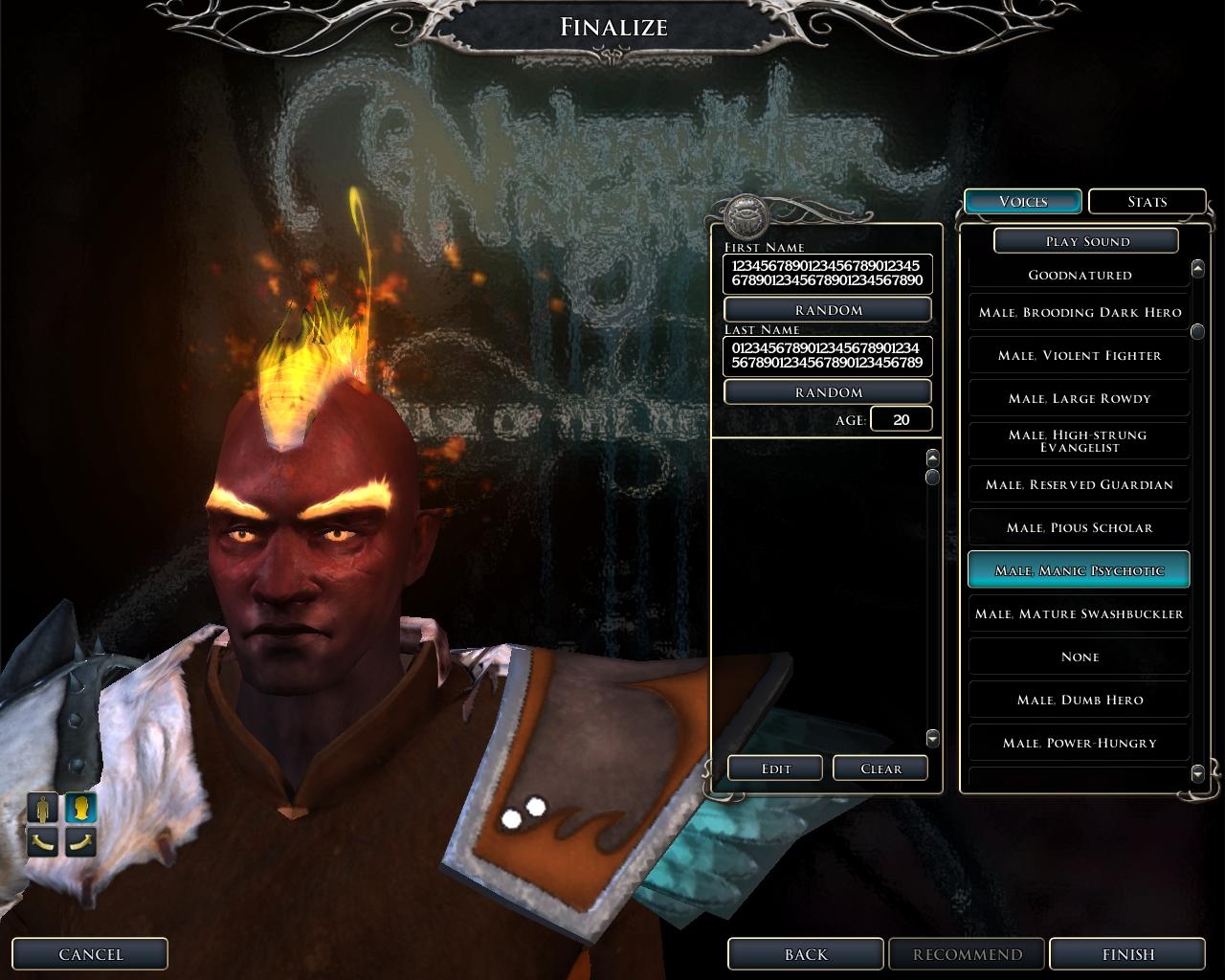Screen dimensions: 1225x980
Task: Pick the Male, Mature Swashbuckler voice
Action: pos(1079,614)
